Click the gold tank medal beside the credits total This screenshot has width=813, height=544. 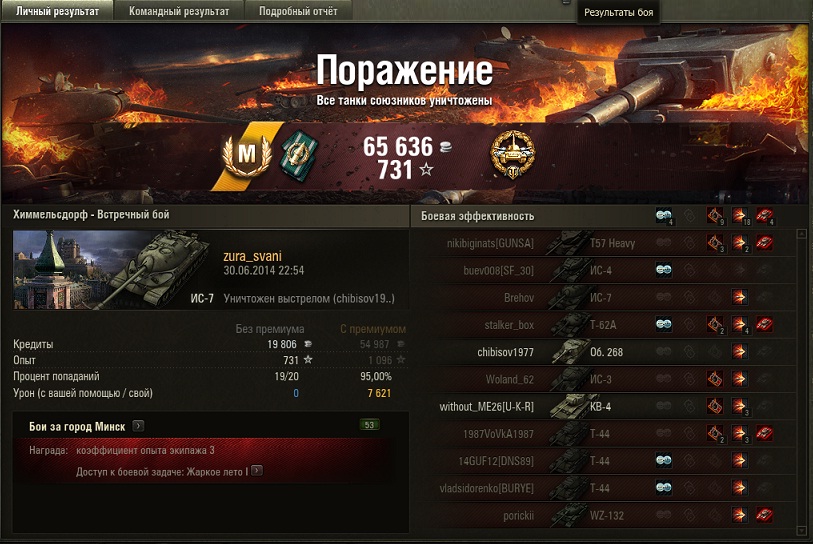(512, 156)
